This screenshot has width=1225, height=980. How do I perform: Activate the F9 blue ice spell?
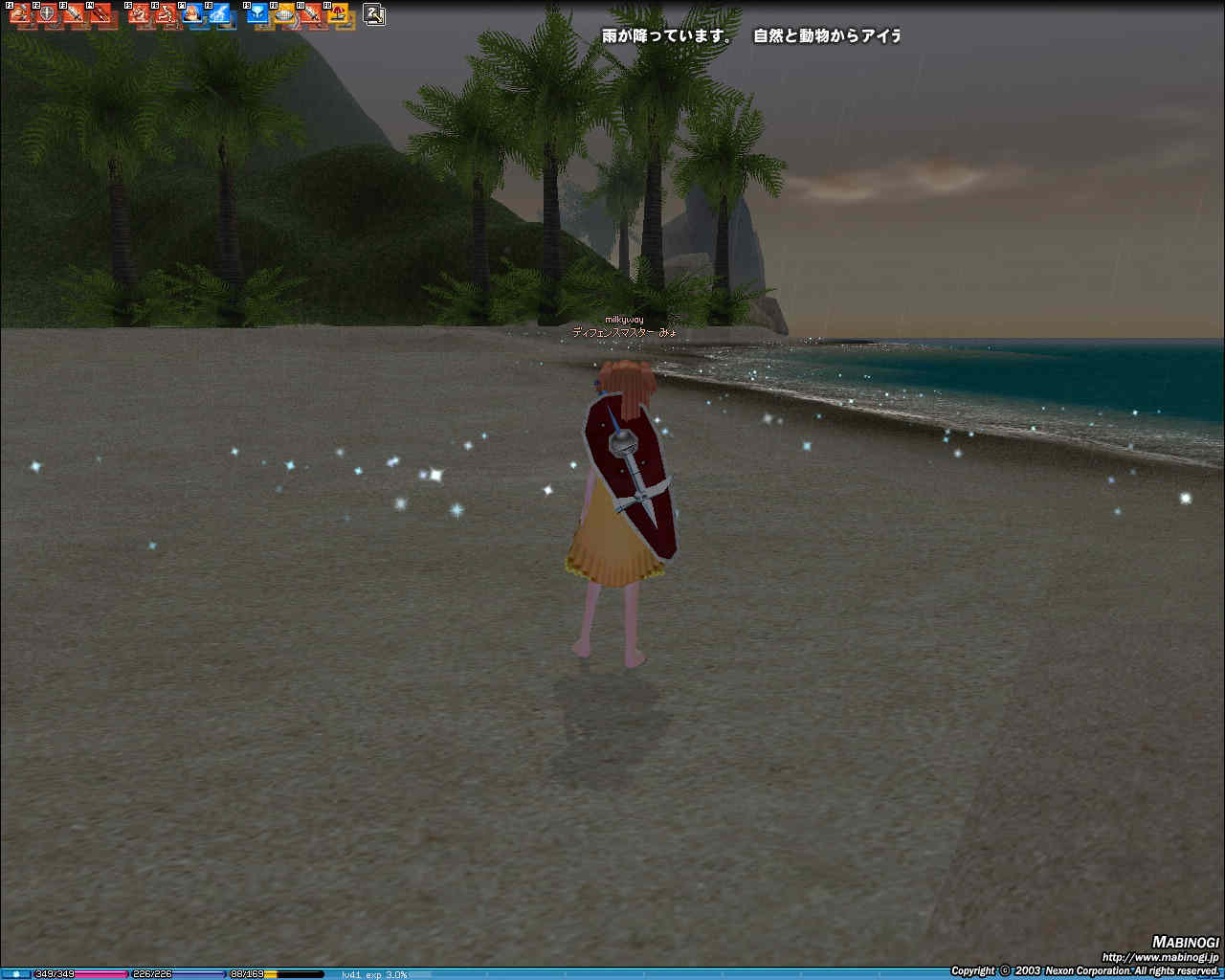(258, 15)
